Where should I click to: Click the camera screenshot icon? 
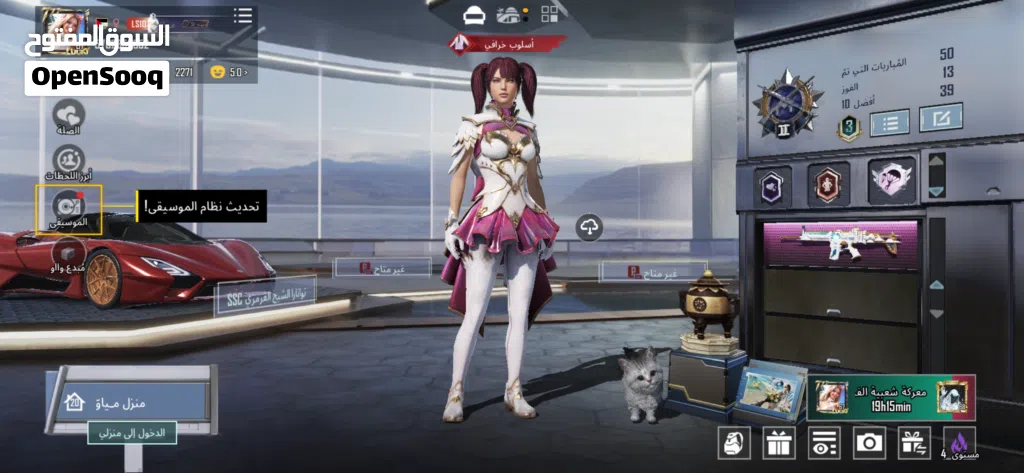(869, 441)
